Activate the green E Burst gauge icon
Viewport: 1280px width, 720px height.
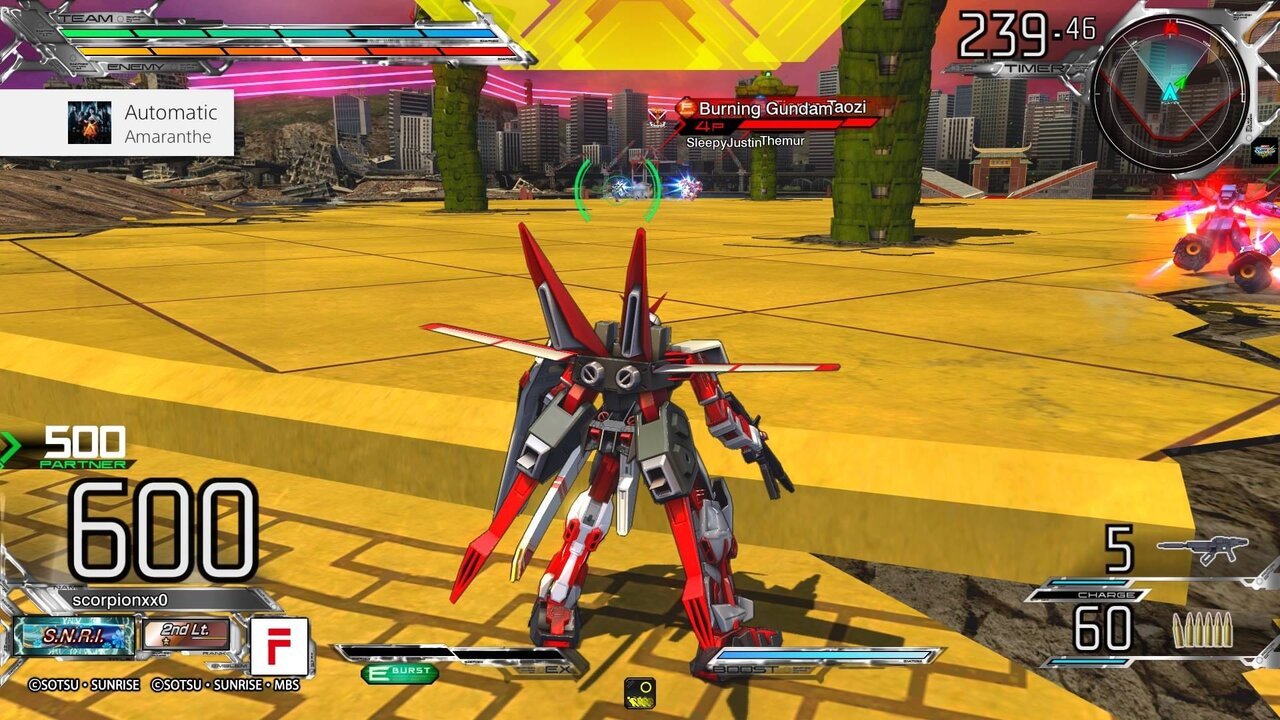click(399, 674)
